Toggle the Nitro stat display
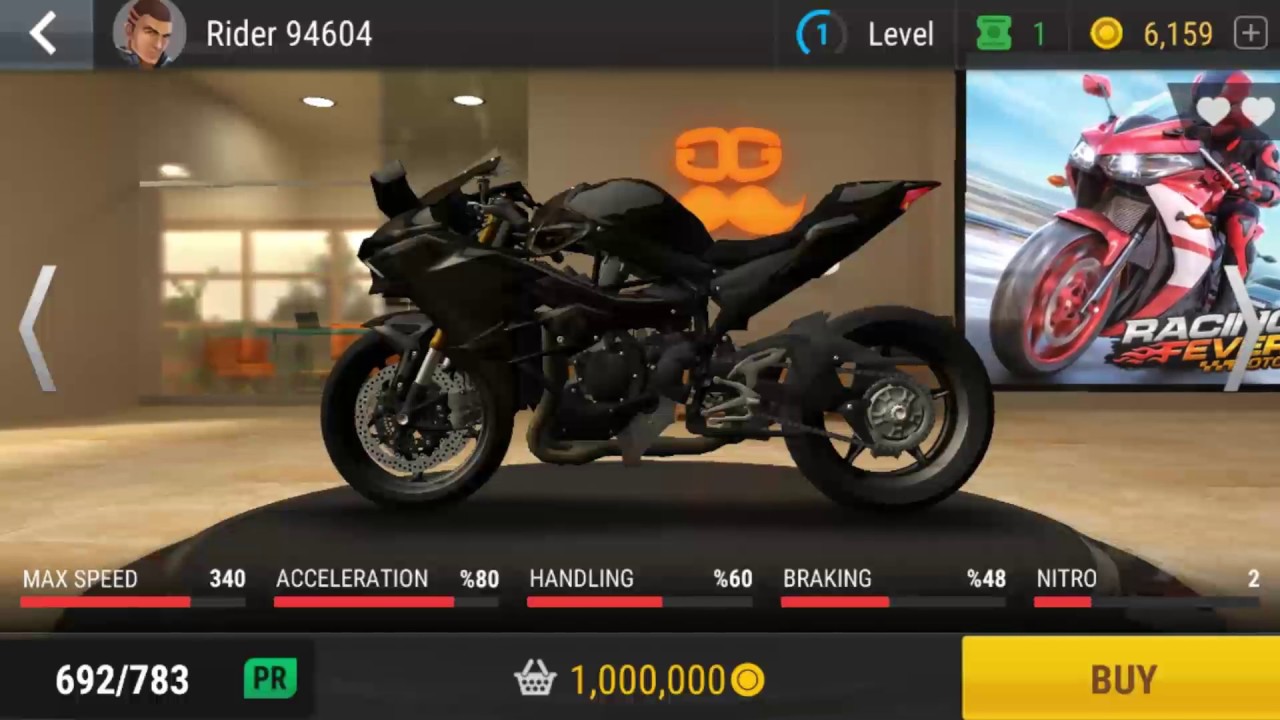Viewport: 1280px width, 720px height. tap(1066, 579)
